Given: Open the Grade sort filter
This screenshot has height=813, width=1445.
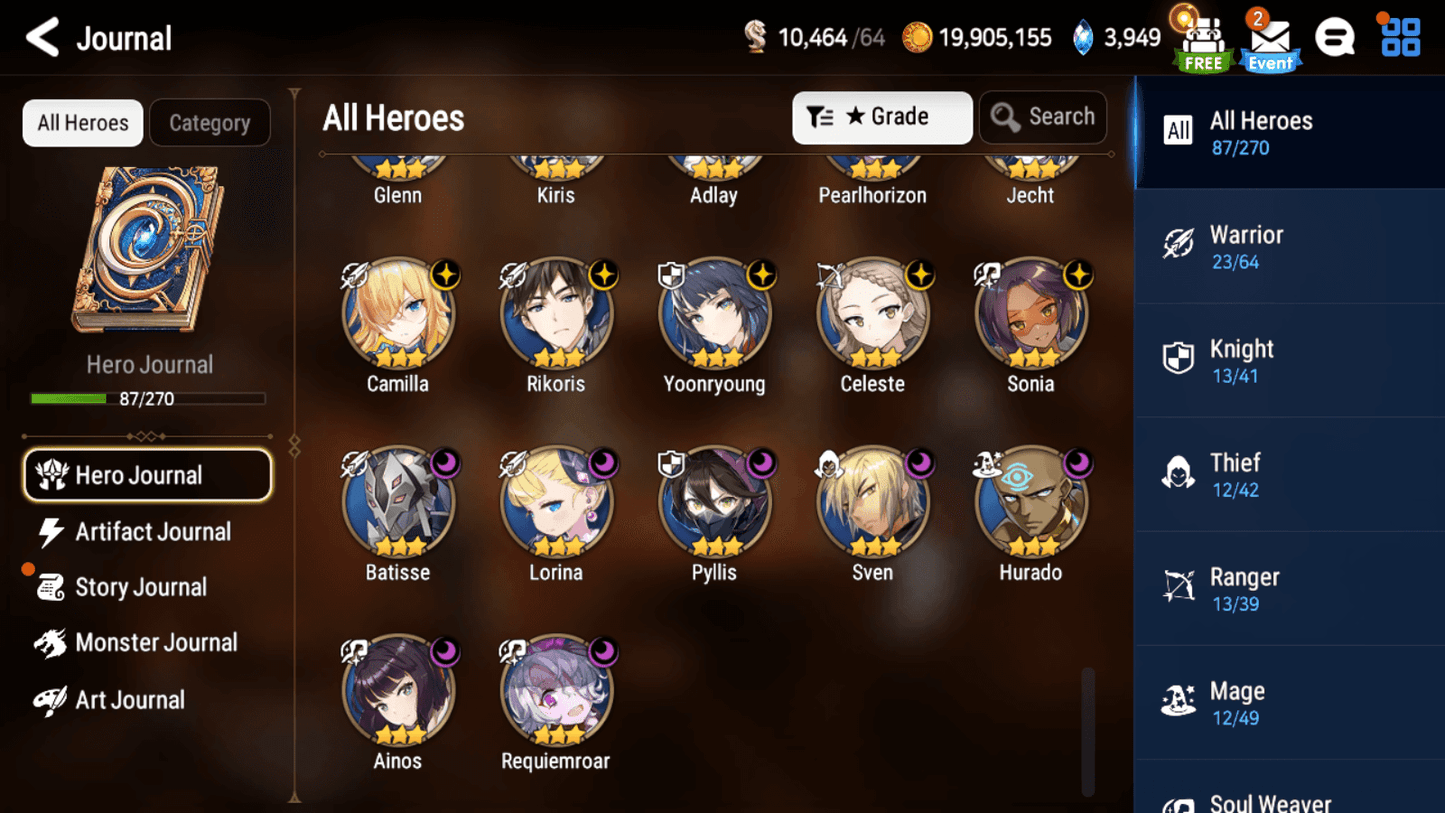Looking at the screenshot, I should [881, 117].
